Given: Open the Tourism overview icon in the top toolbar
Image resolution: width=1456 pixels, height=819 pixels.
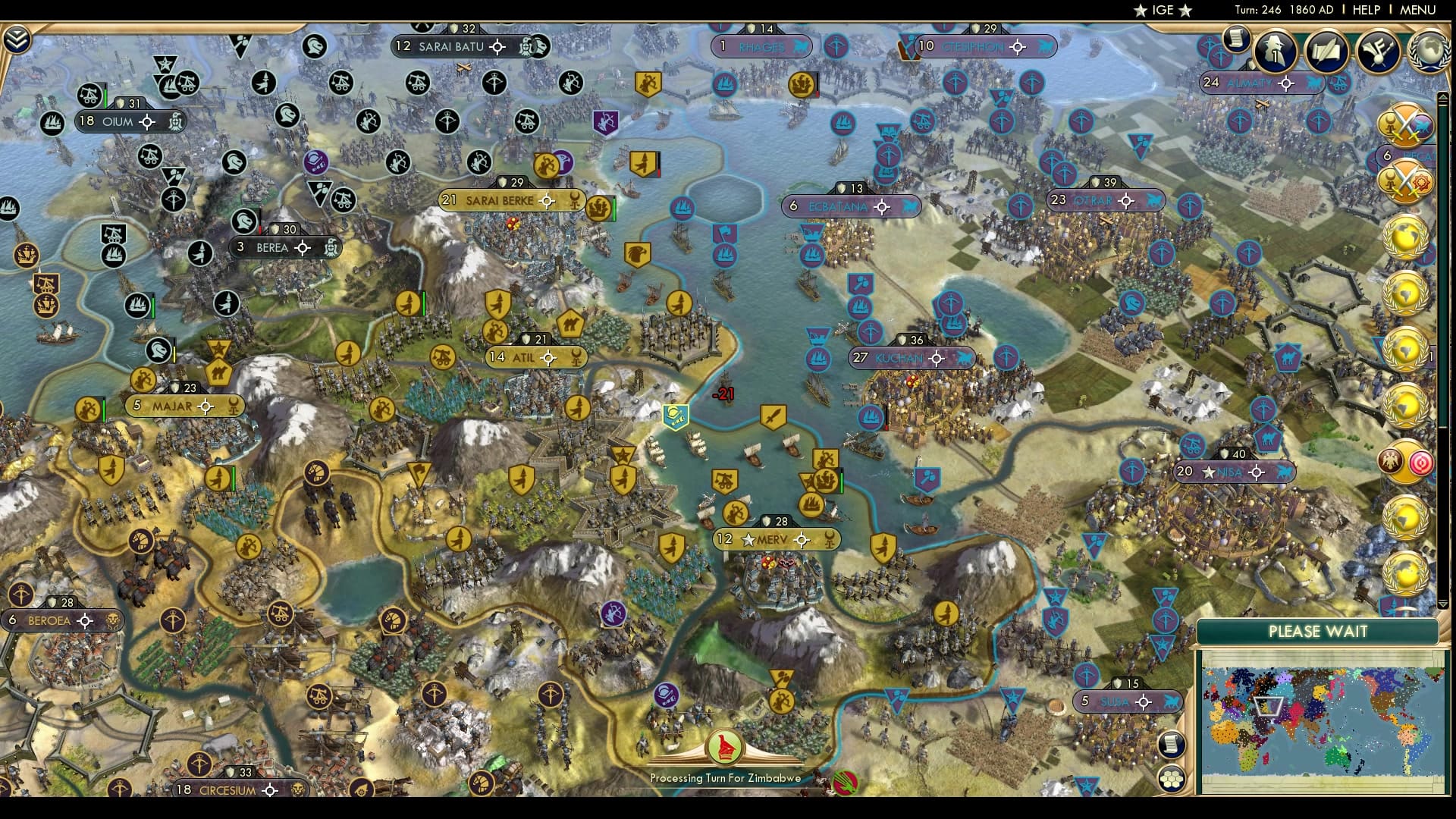Looking at the screenshot, I should (x=1379, y=50).
